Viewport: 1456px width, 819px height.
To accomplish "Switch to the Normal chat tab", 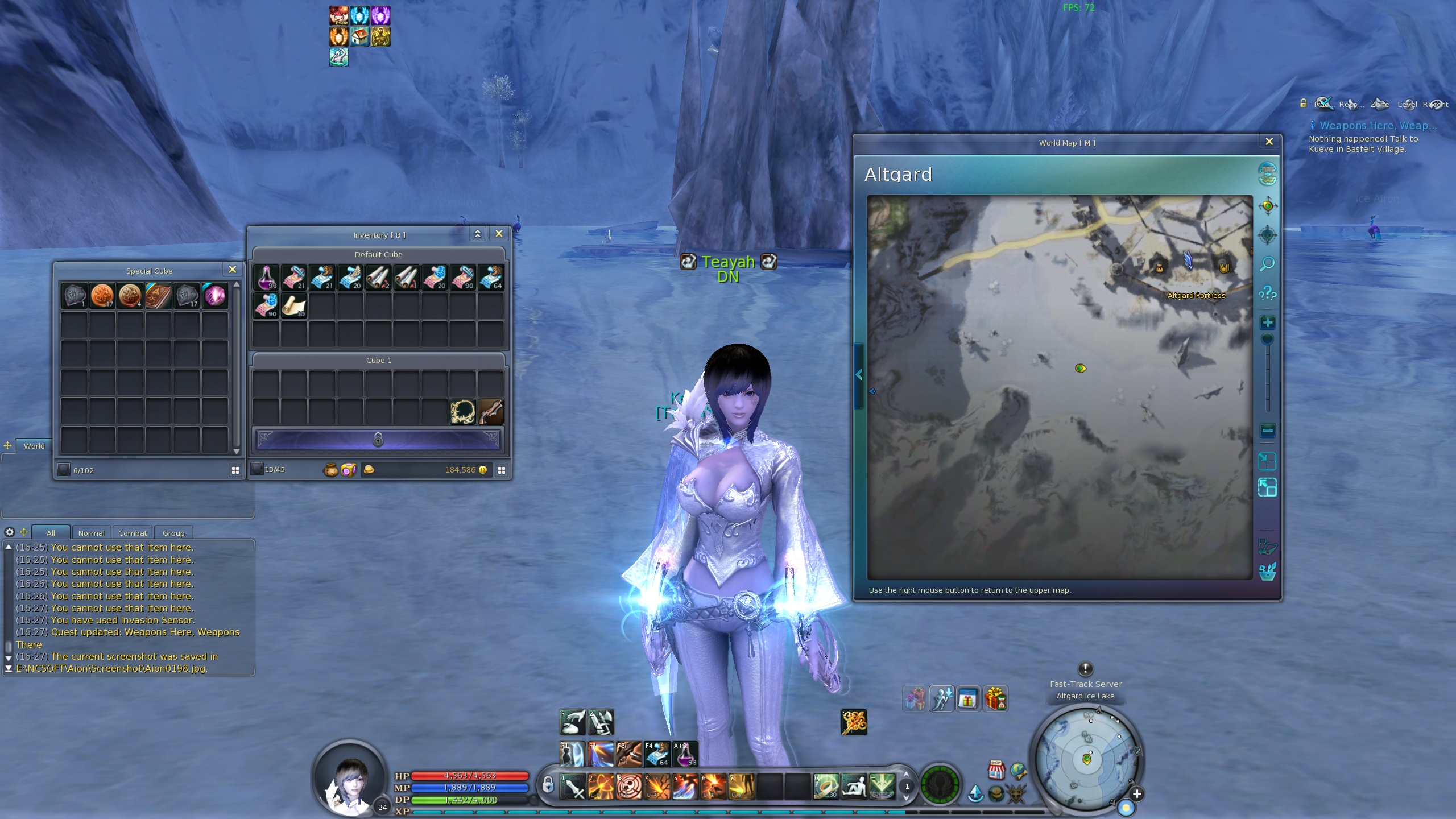I will pyautogui.click(x=91, y=533).
